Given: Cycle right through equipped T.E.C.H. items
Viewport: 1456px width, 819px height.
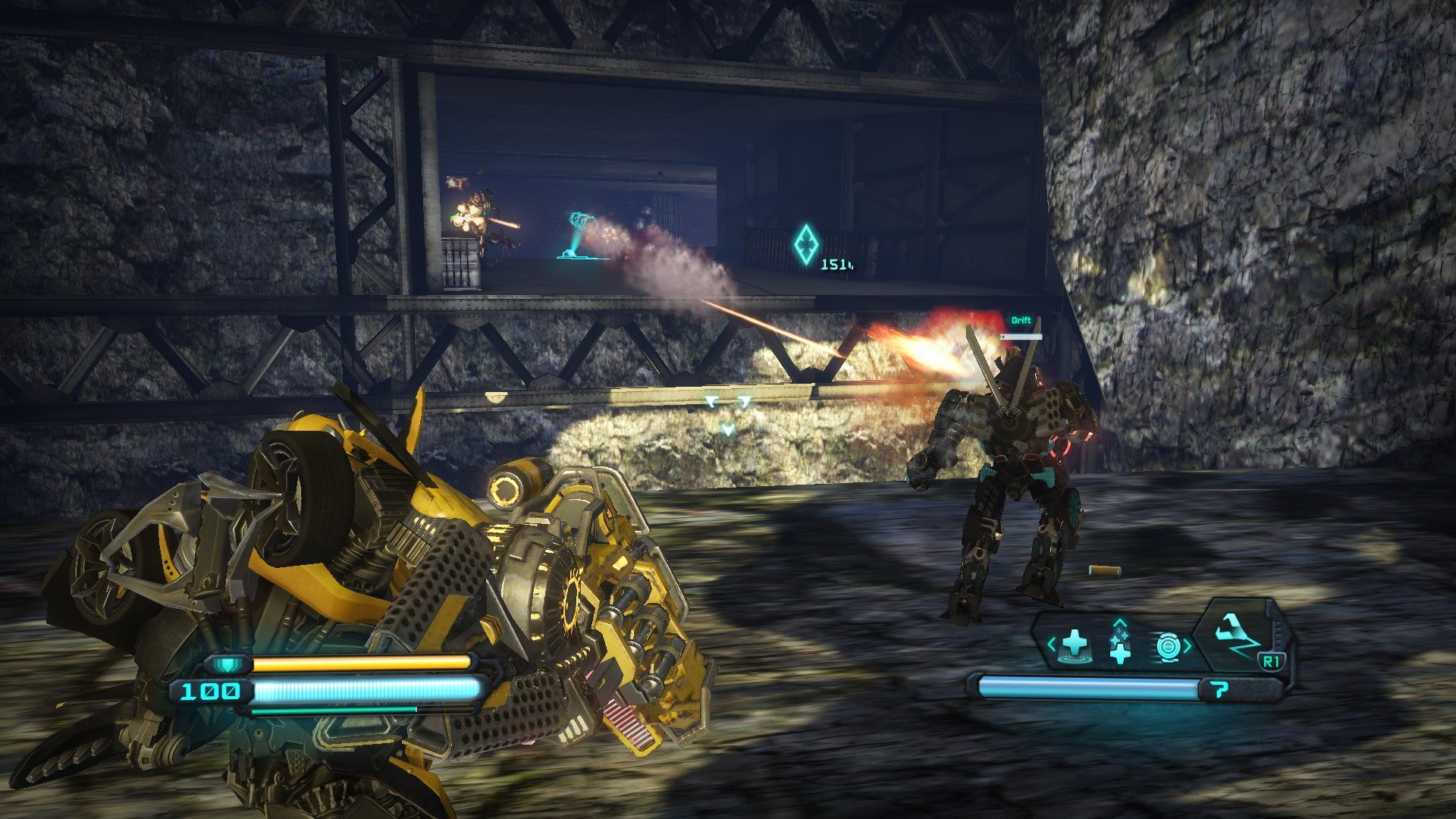Looking at the screenshot, I should point(1188,644).
